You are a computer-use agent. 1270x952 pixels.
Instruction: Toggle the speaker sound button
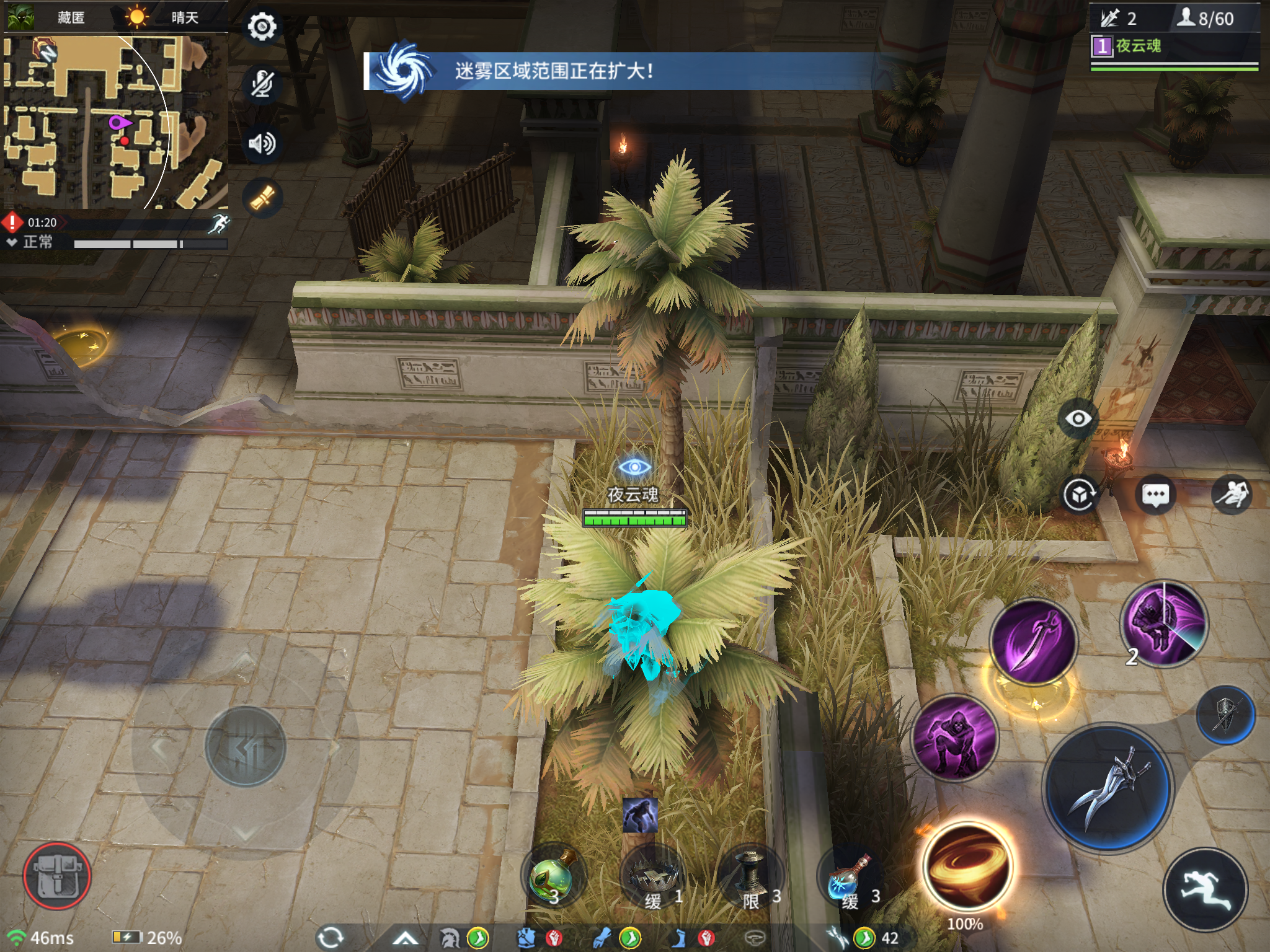[x=262, y=143]
